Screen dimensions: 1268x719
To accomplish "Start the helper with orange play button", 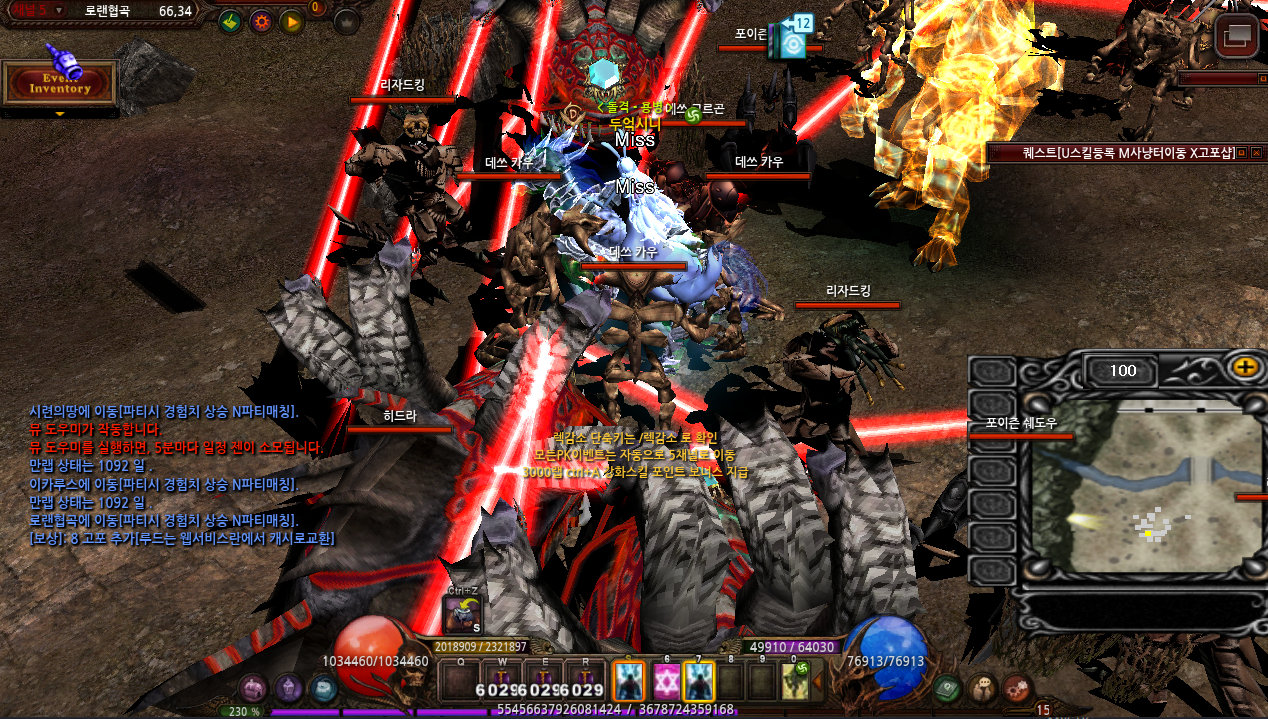I will (291, 21).
